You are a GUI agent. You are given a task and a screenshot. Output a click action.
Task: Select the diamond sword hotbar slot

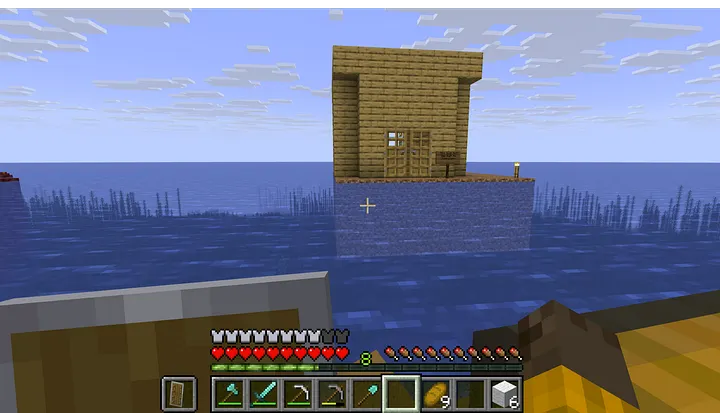pos(262,393)
